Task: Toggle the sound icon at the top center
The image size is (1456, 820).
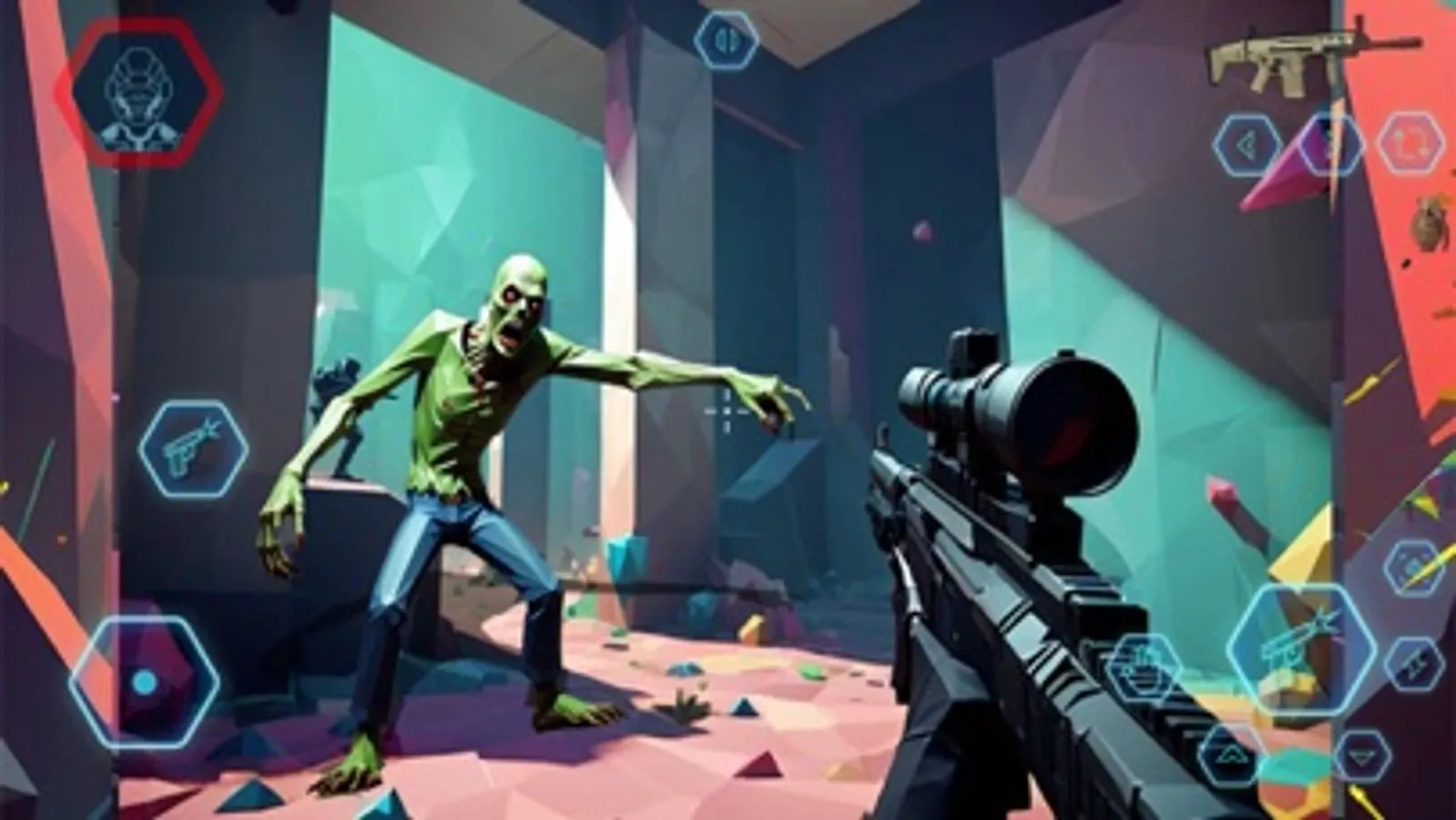Action: click(726, 38)
